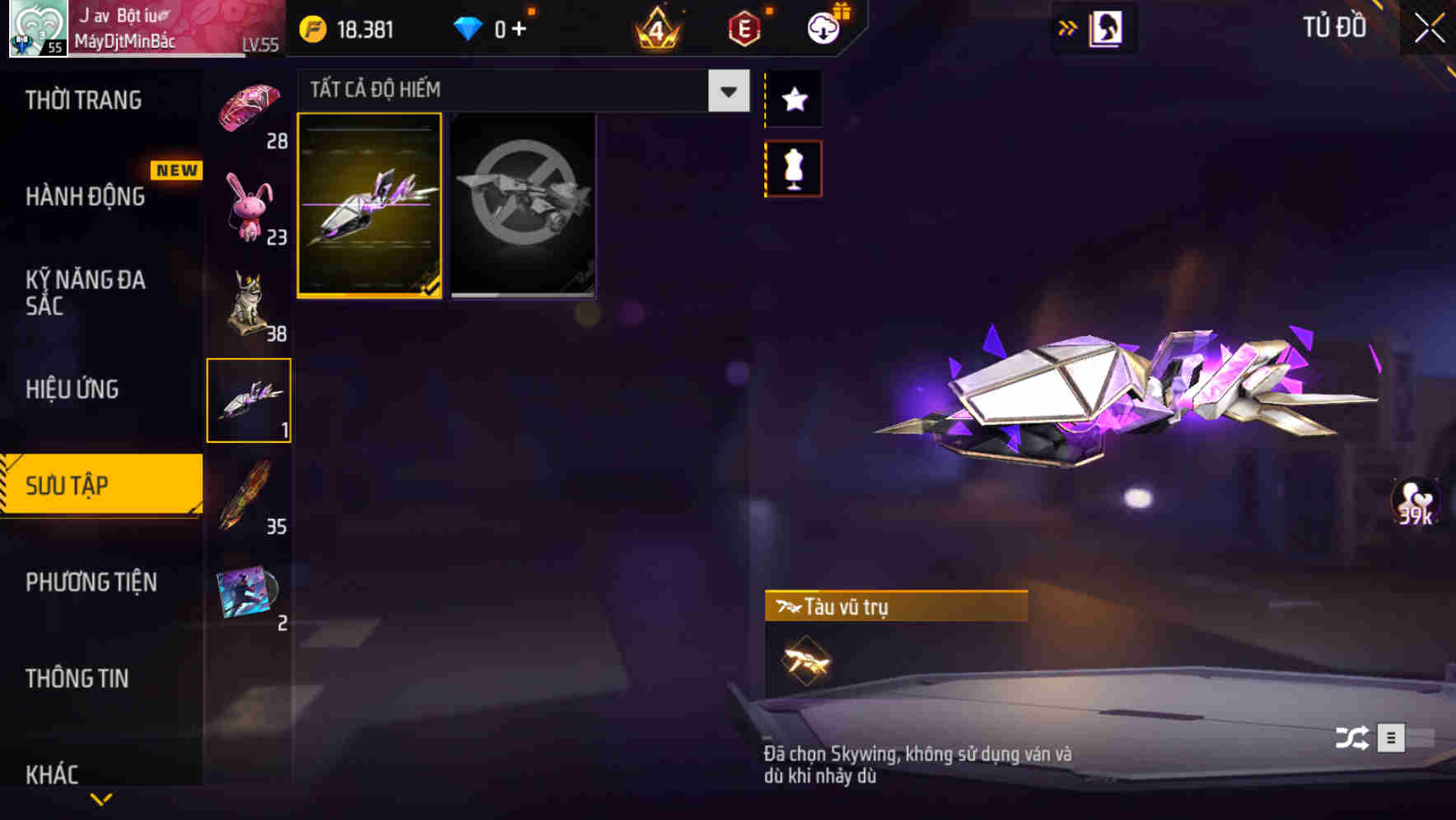Collapse the panel using the double arrows
The height and width of the screenshot is (820, 1456).
pos(1066,27)
